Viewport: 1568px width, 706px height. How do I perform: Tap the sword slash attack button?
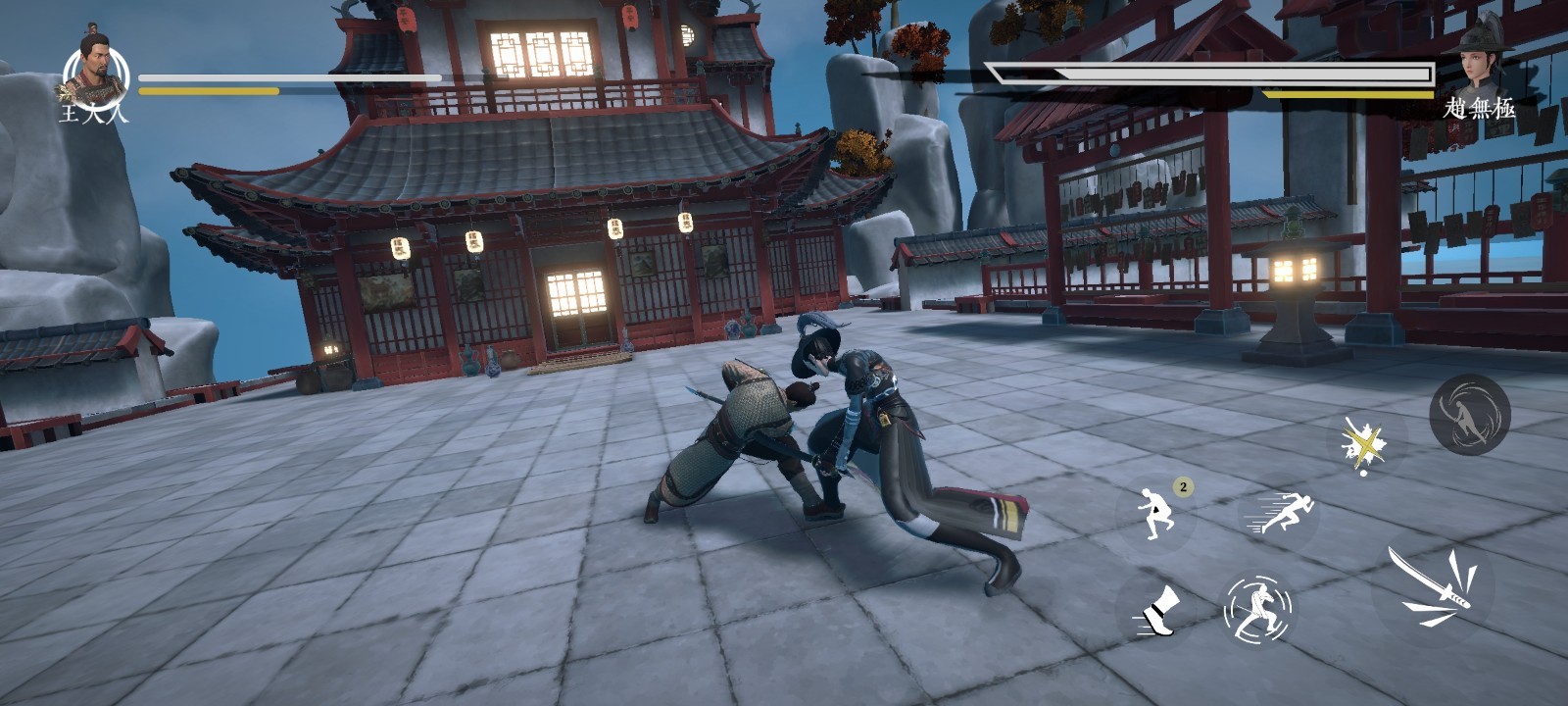pyautogui.click(x=1434, y=587)
